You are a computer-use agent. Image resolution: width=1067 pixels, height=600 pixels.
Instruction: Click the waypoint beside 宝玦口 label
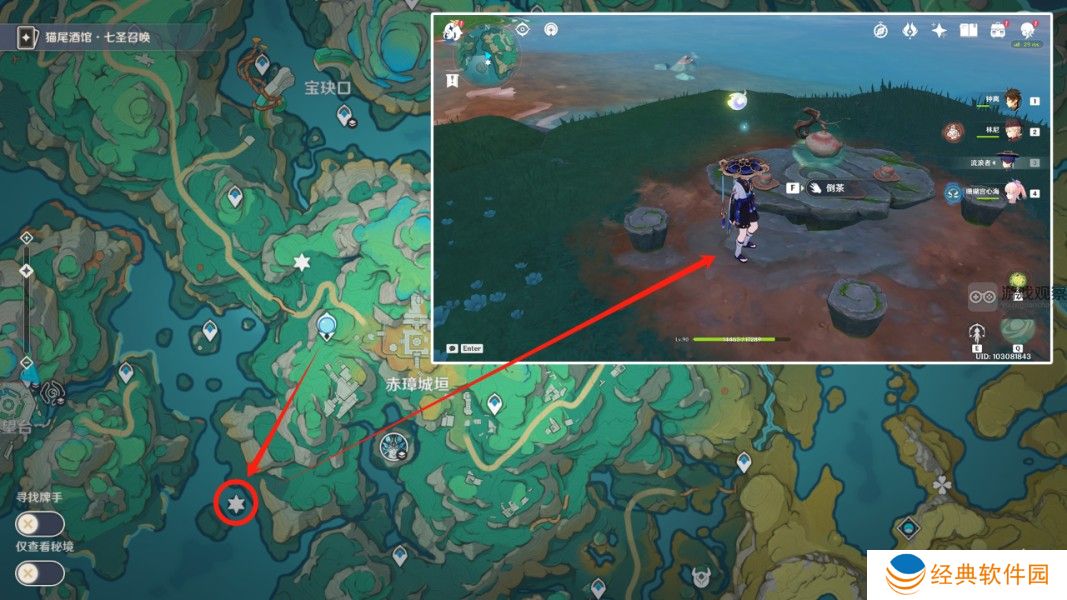262,66
